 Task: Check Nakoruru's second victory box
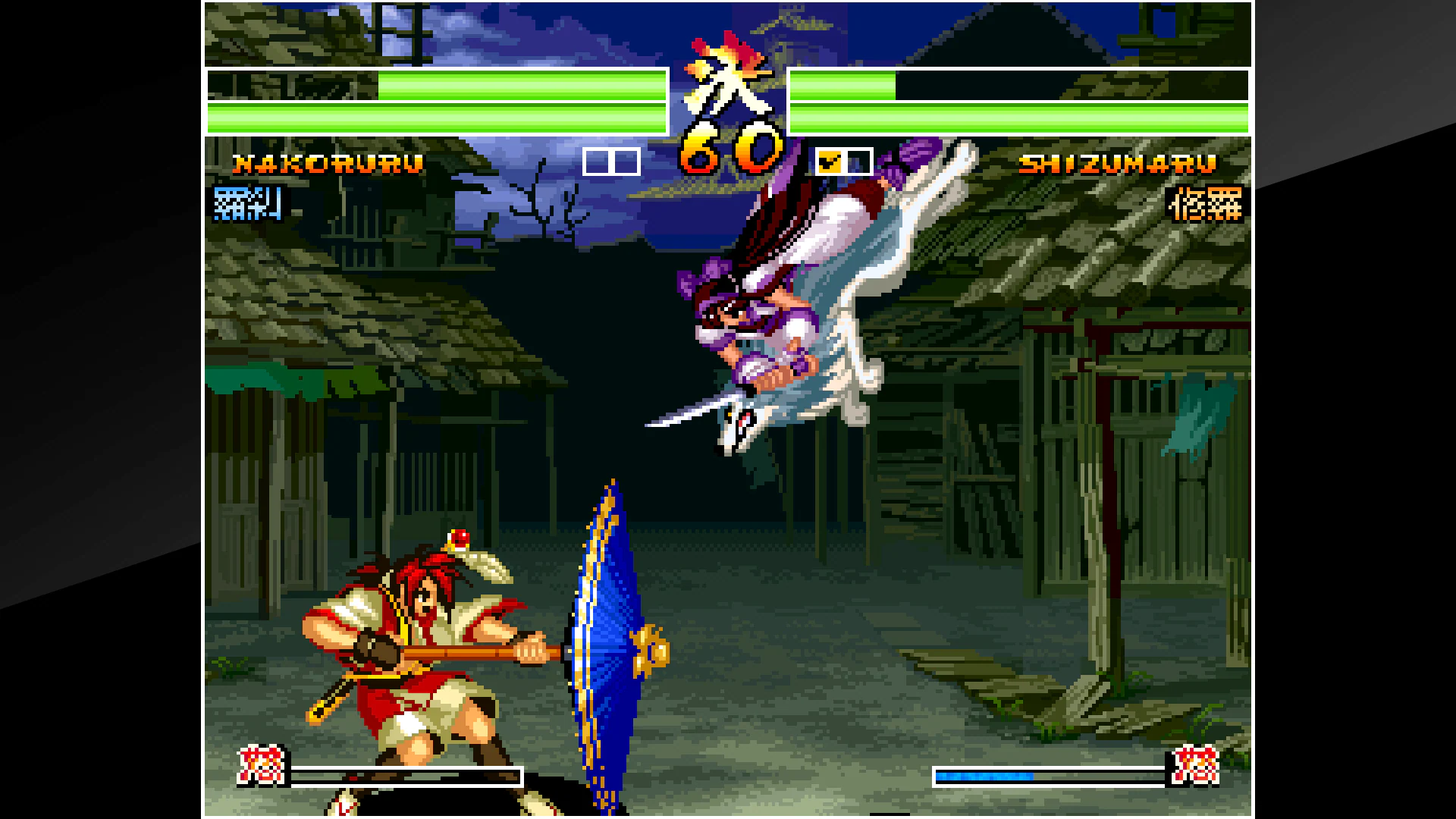click(624, 160)
